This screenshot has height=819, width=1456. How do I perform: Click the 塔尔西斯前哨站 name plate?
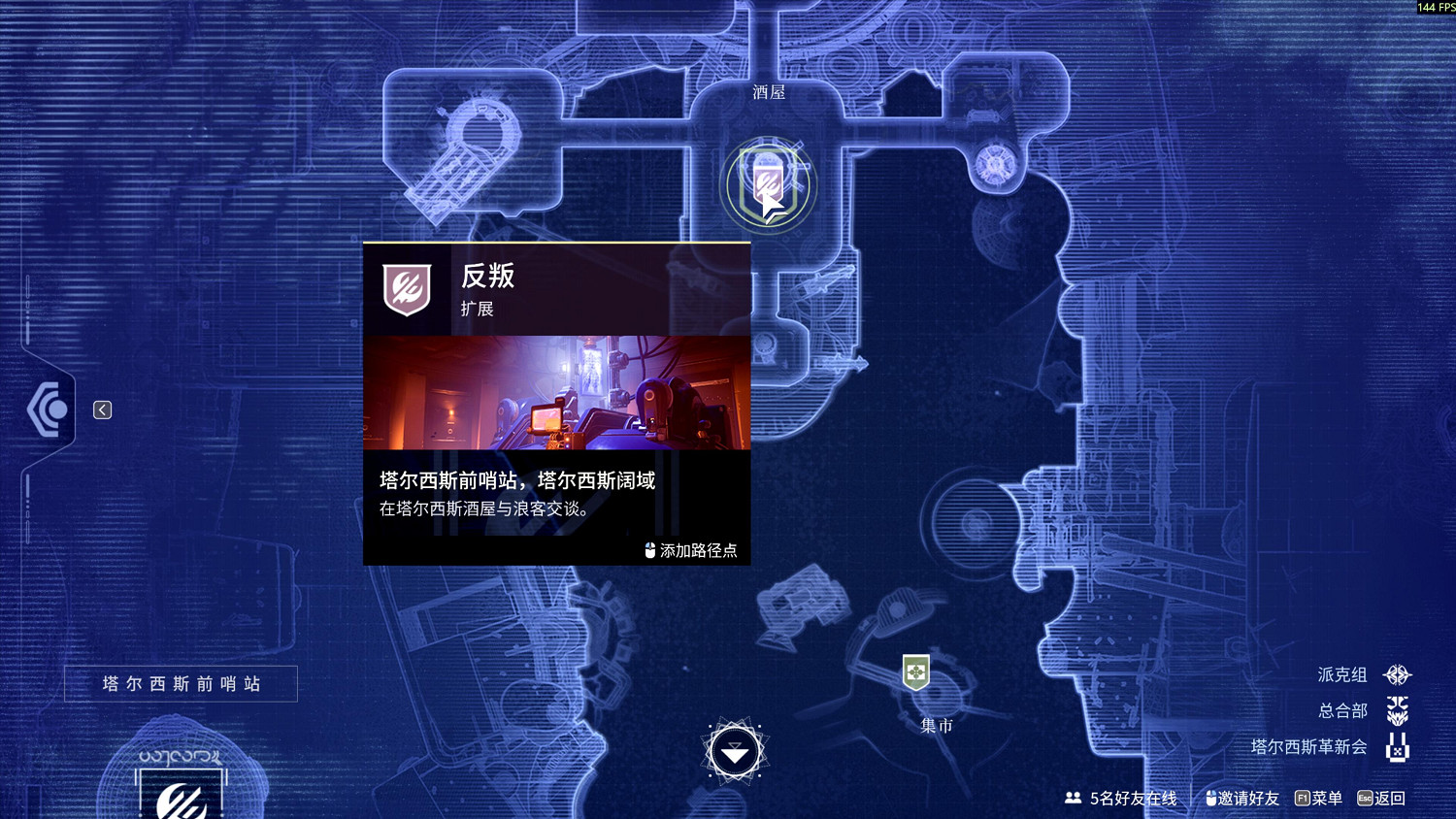[x=181, y=683]
